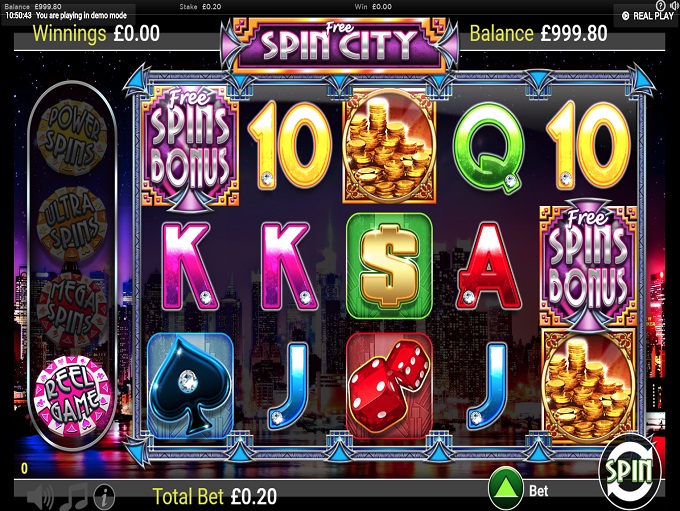Select the pink Reel Game chip
The width and height of the screenshot is (680, 511).
coord(72,384)
